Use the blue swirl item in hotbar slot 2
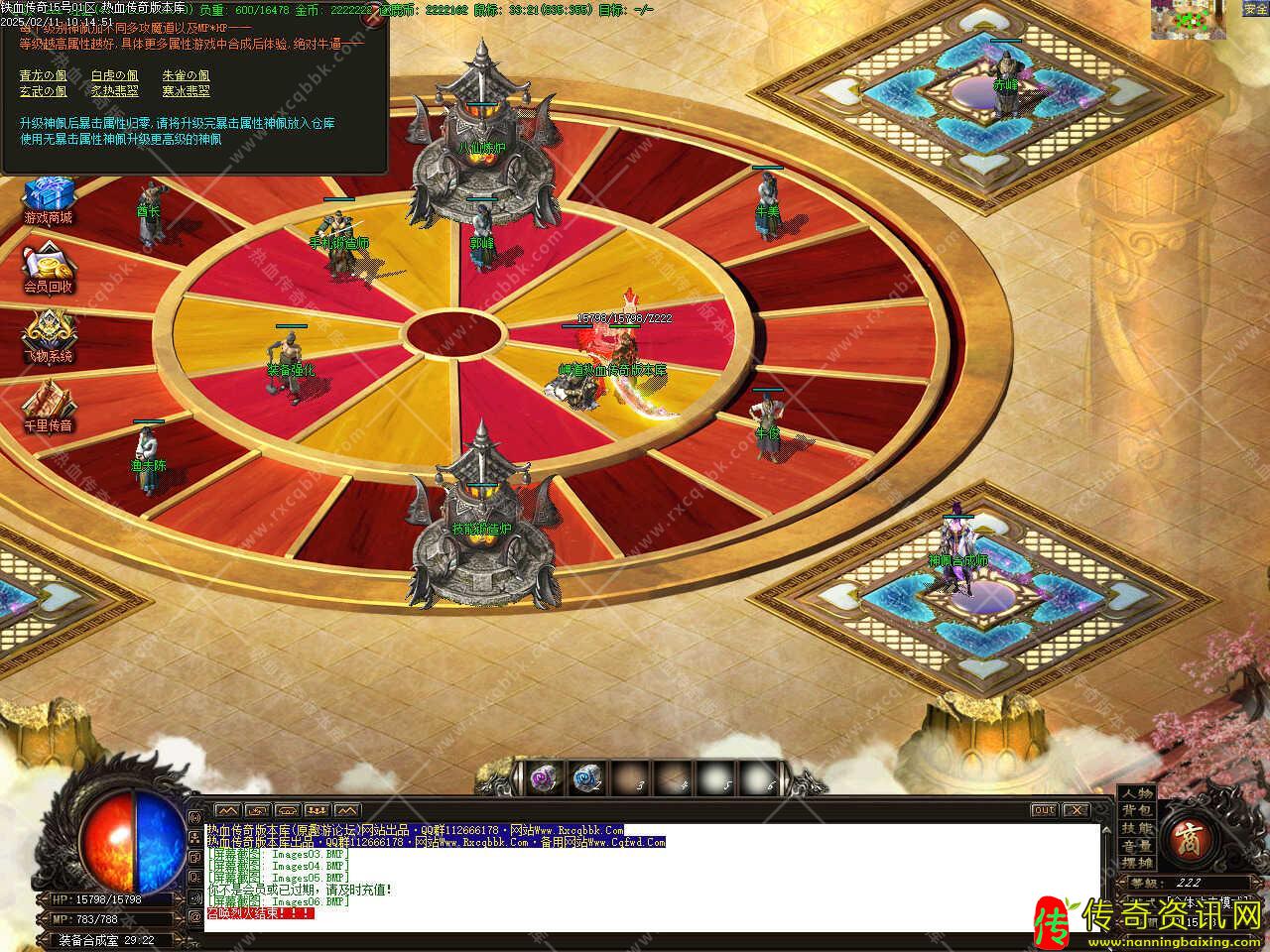1270x952 pixels. (585, 778)
